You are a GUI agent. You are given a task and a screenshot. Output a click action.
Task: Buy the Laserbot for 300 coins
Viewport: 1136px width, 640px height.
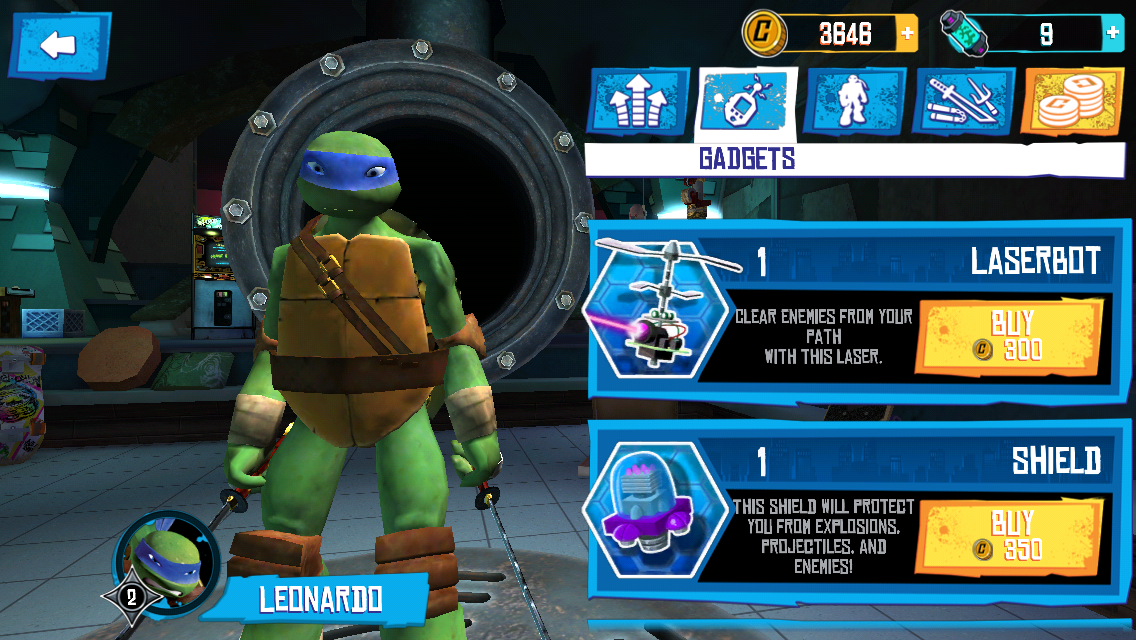[x=1014, y=336]
